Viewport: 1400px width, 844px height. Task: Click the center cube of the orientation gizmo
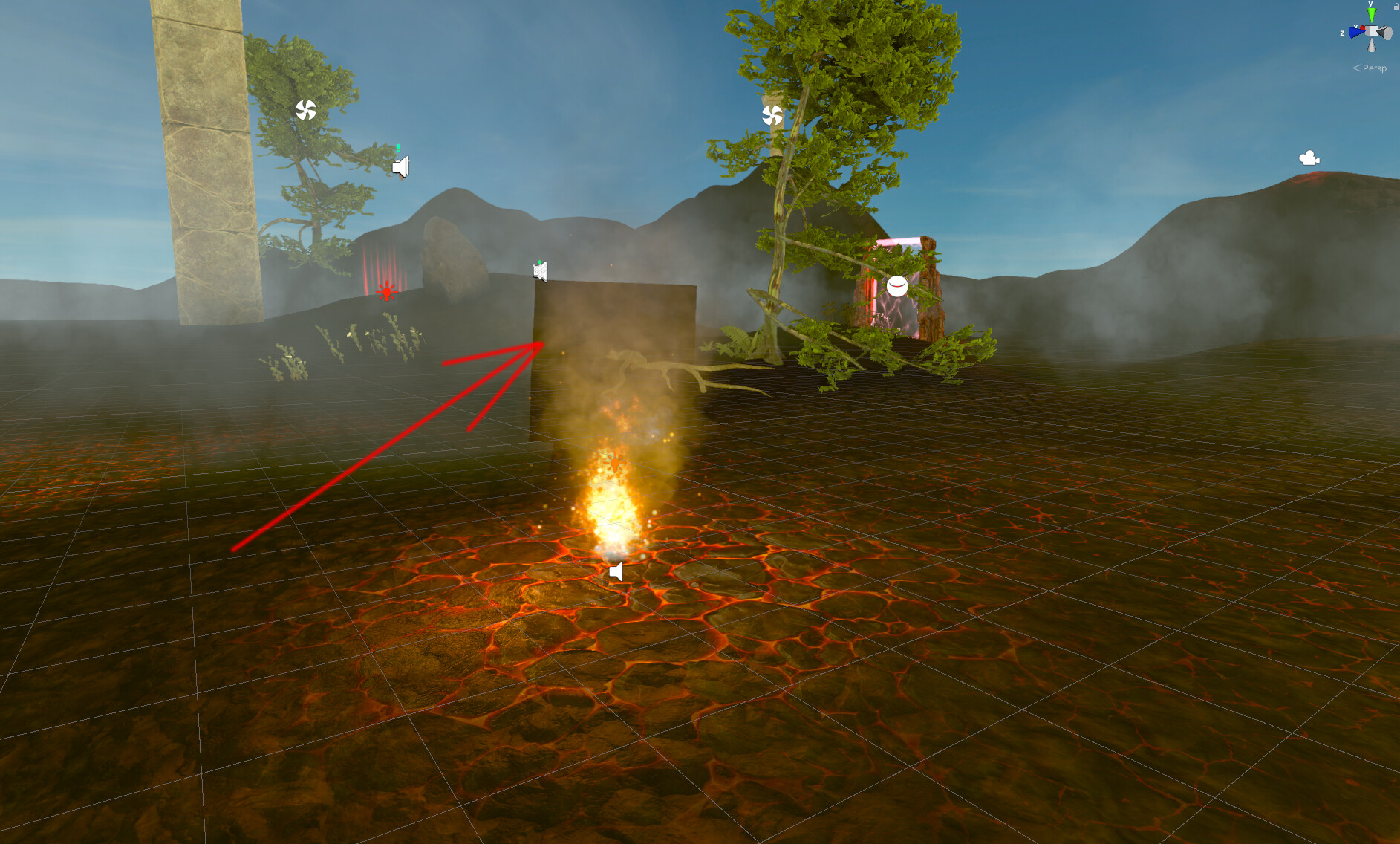[x=1372, y=31]
